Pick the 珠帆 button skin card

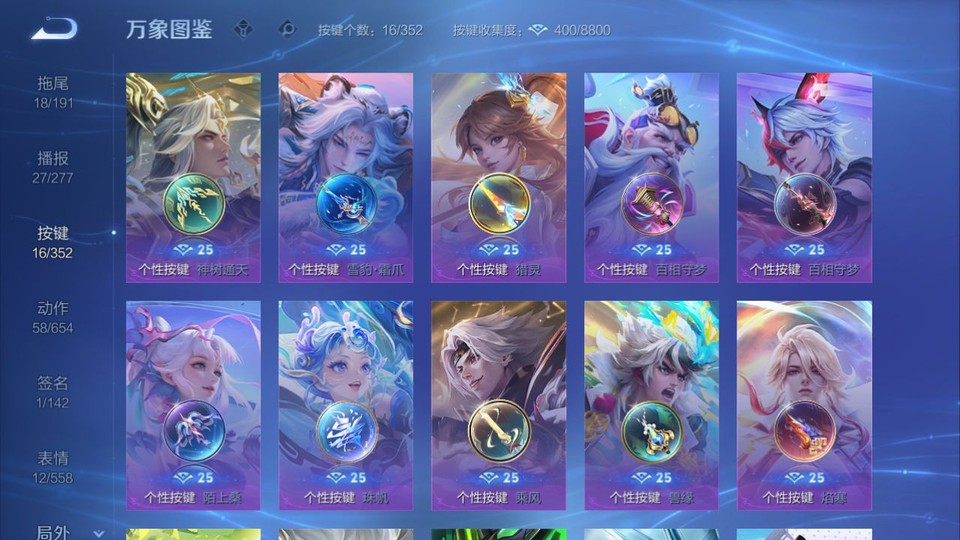346,405
